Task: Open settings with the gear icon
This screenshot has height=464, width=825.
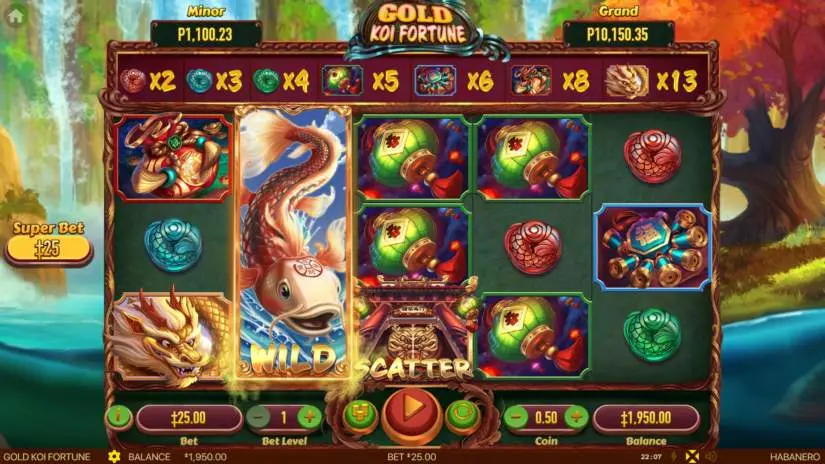Action: tap(114, 457)
